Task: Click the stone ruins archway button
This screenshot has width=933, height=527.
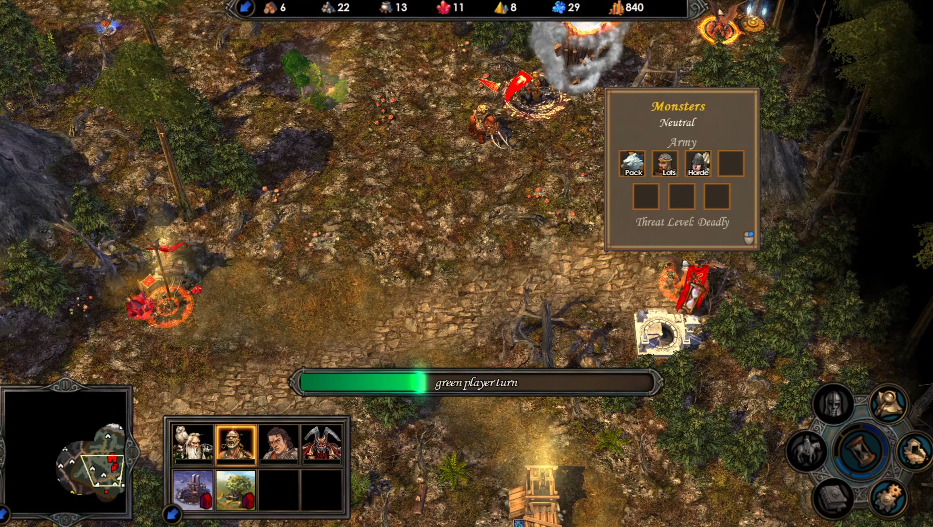Action: pos(915,451)
